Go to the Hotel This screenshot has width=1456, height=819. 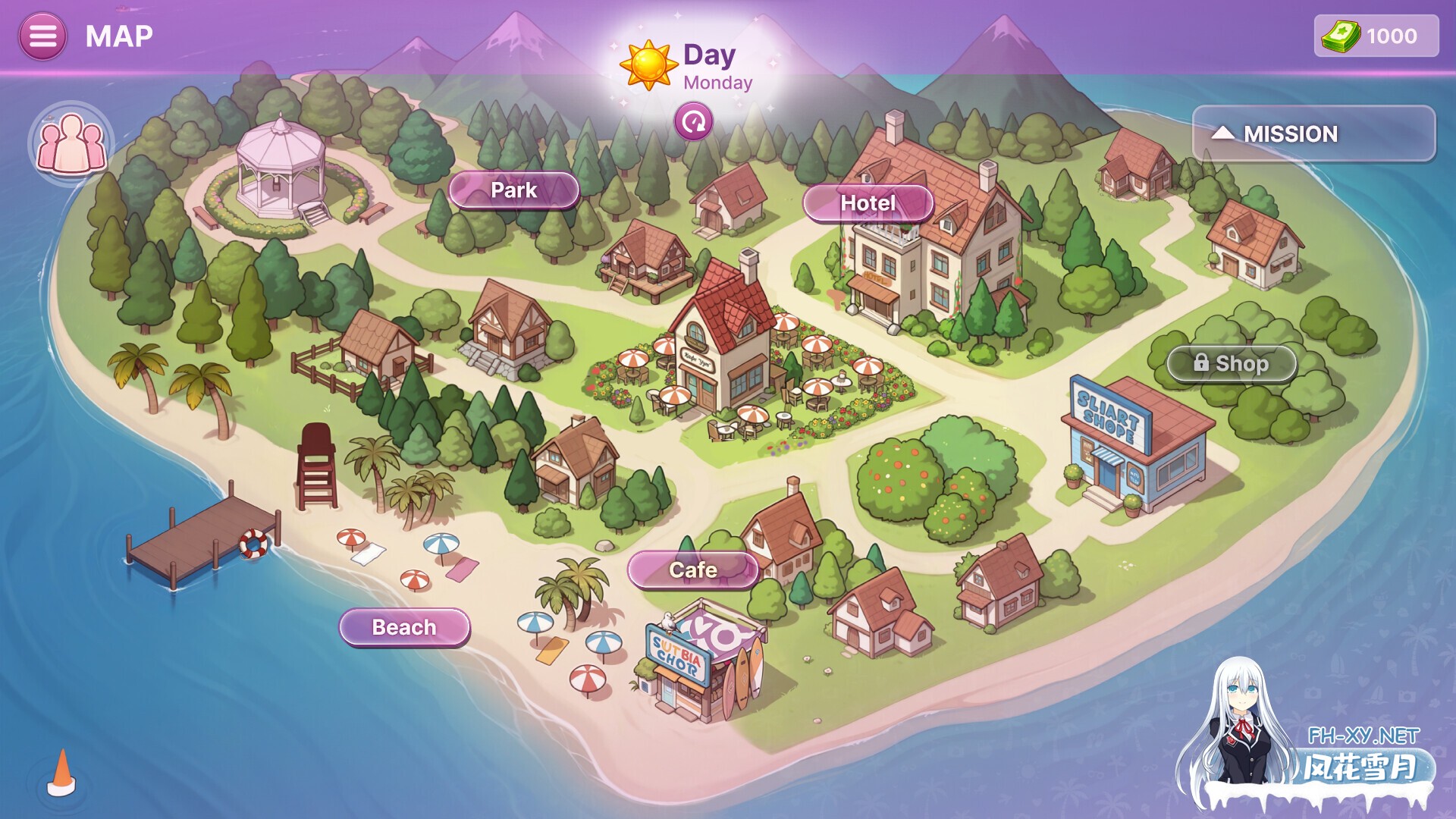(x=868, y=203)
